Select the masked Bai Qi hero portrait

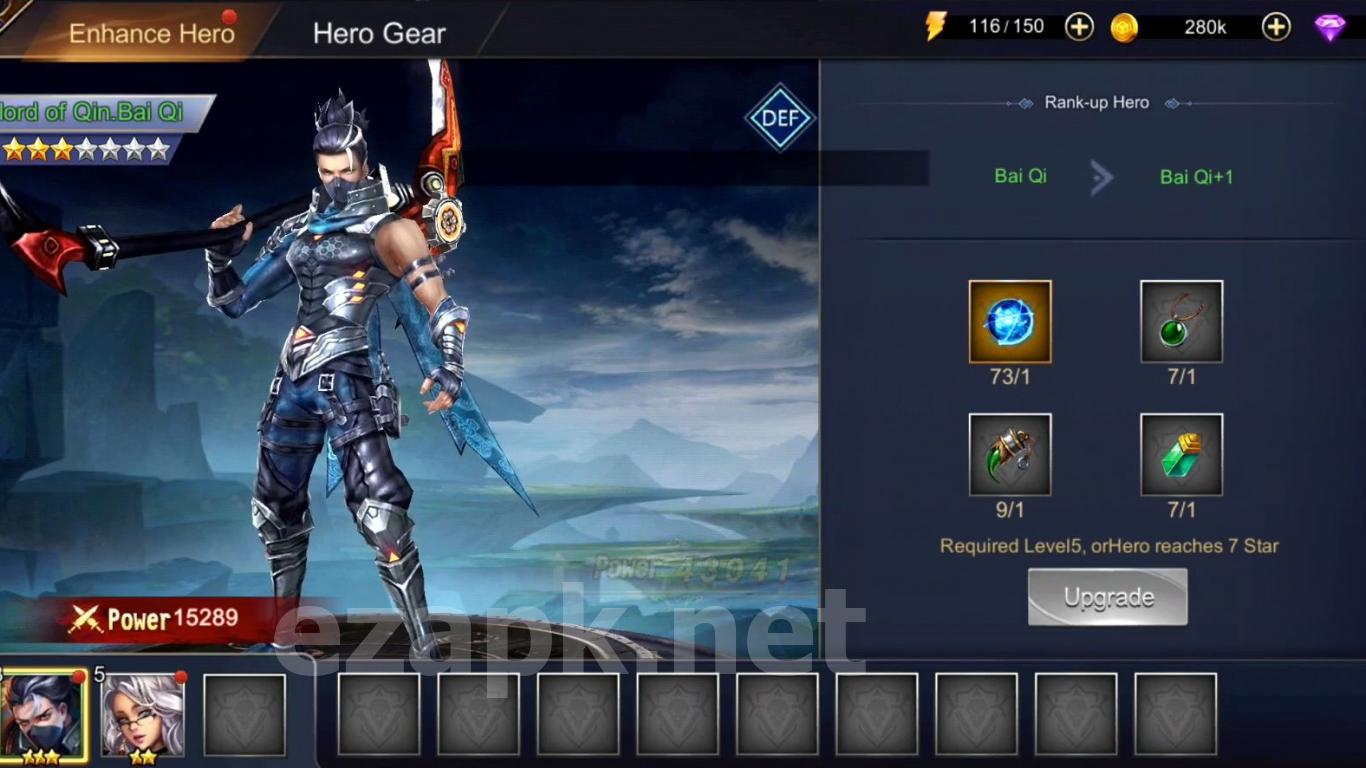(44, 714)
